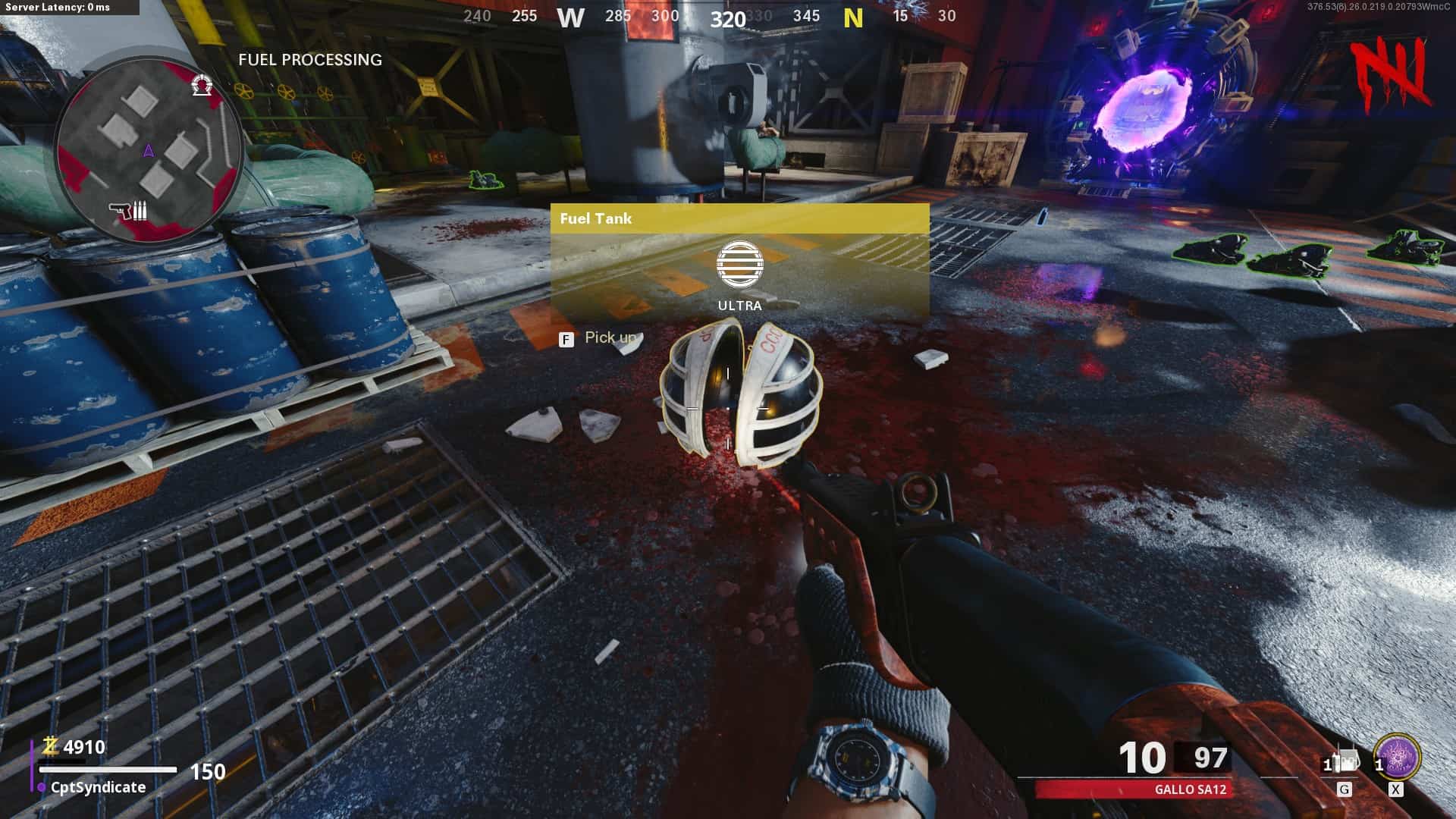Select the purple field upgrade icon
Viewport: 1456px width, 819px height.
1397,758
